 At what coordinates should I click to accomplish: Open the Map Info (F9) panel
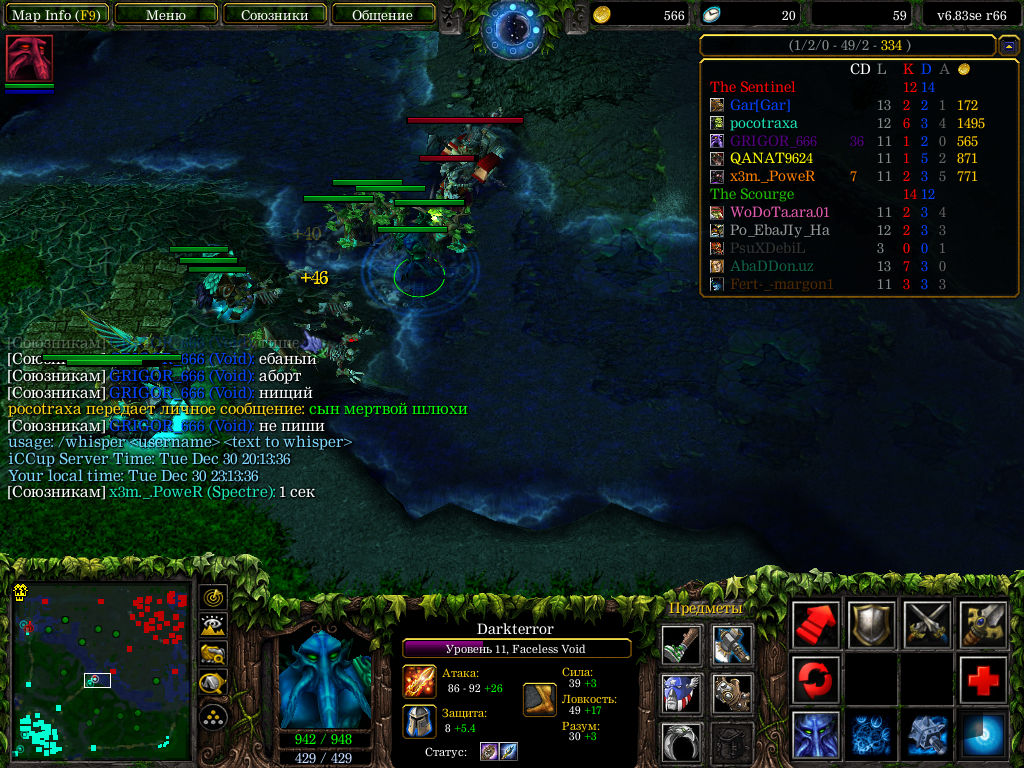56,15
